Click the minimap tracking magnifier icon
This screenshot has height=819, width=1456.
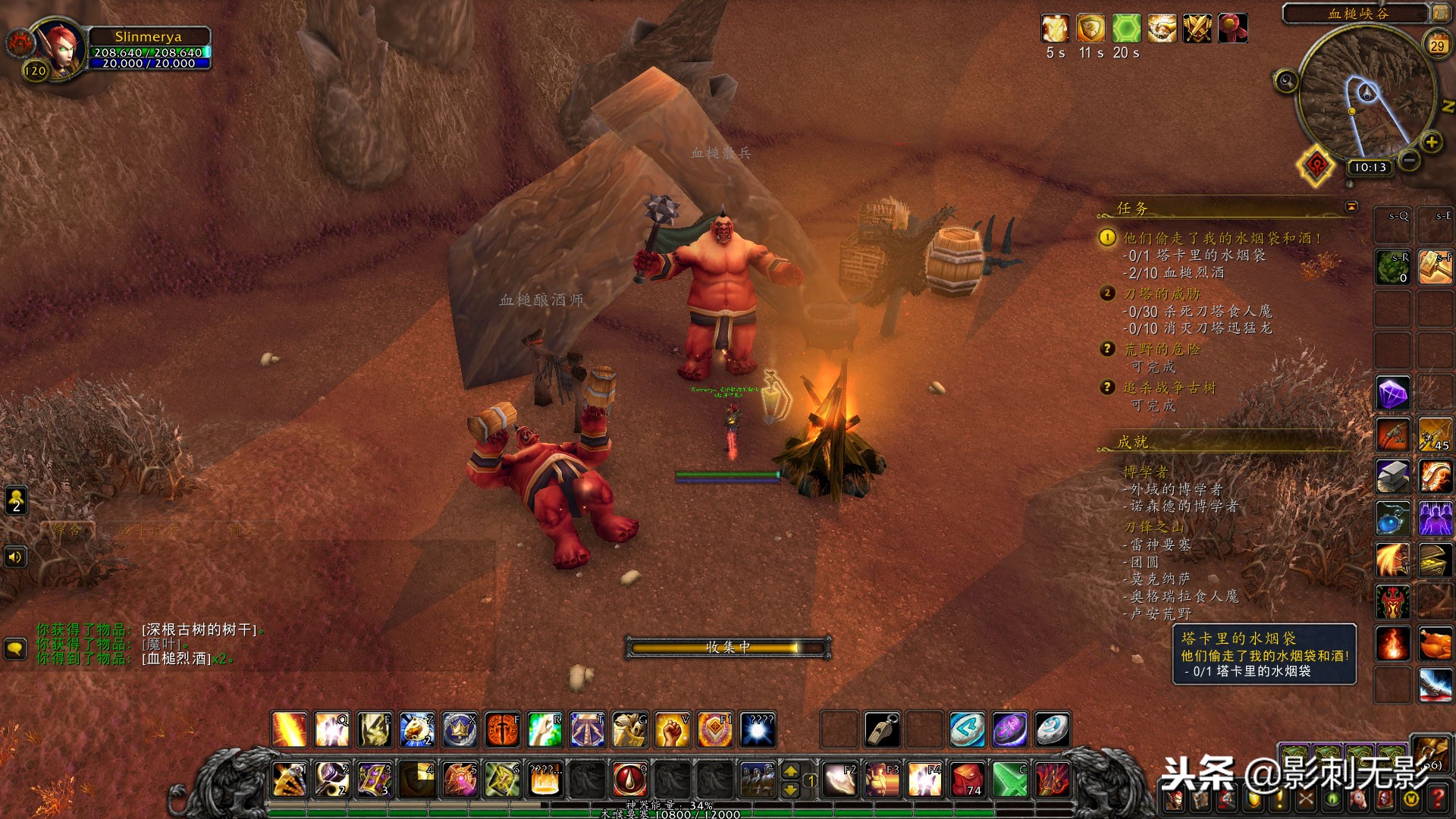click(1285, 80)
